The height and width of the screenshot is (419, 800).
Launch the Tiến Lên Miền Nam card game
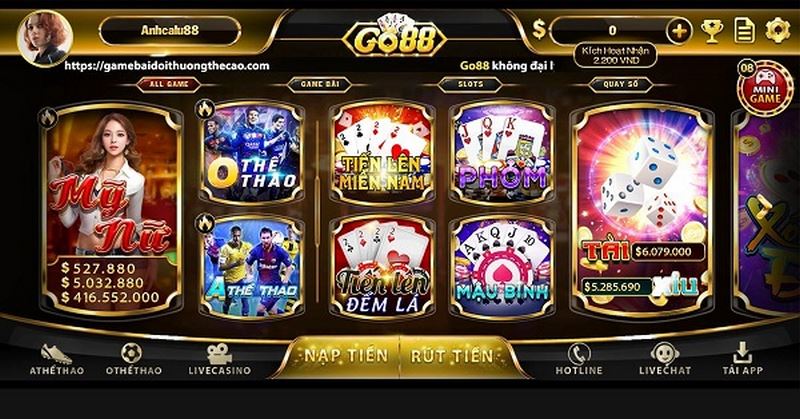(x=382, y=151)
